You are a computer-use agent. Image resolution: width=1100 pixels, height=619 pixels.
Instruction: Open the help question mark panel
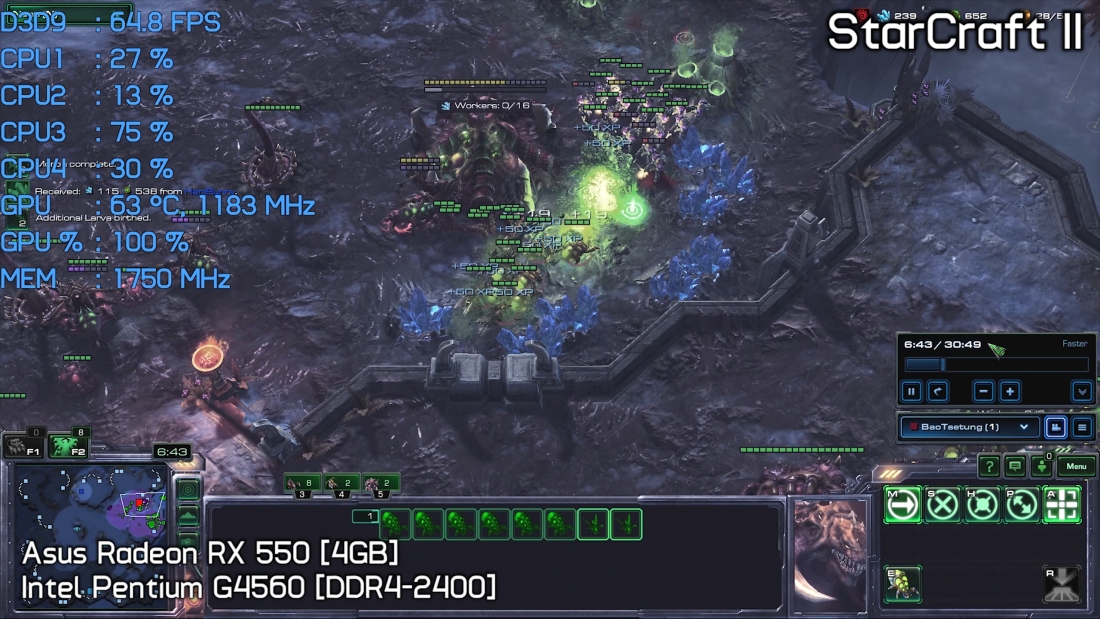[x=989, y=466]
